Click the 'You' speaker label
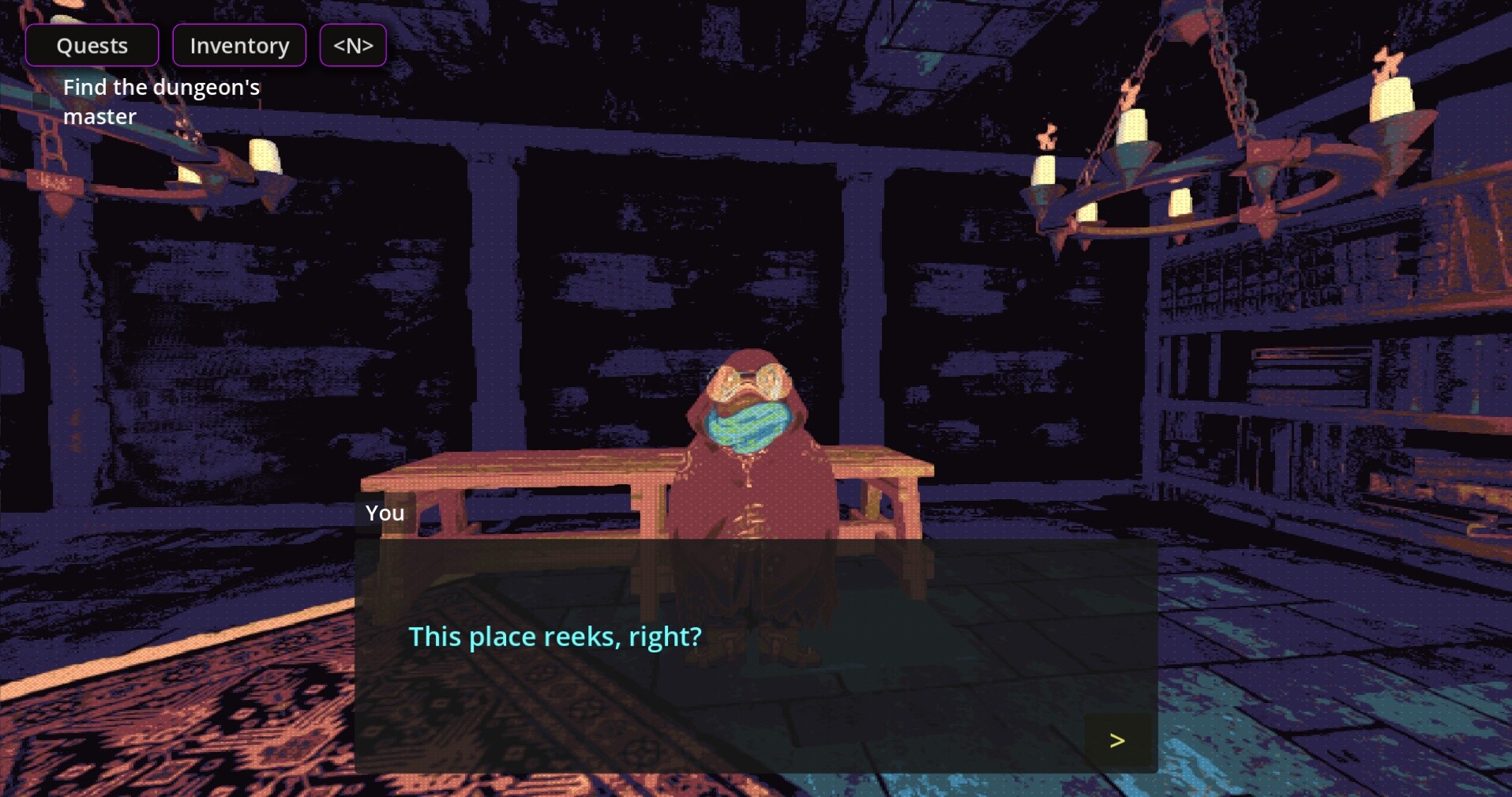Image resolution: width=1512 pixels, height=797 pixels. [384, 513]
